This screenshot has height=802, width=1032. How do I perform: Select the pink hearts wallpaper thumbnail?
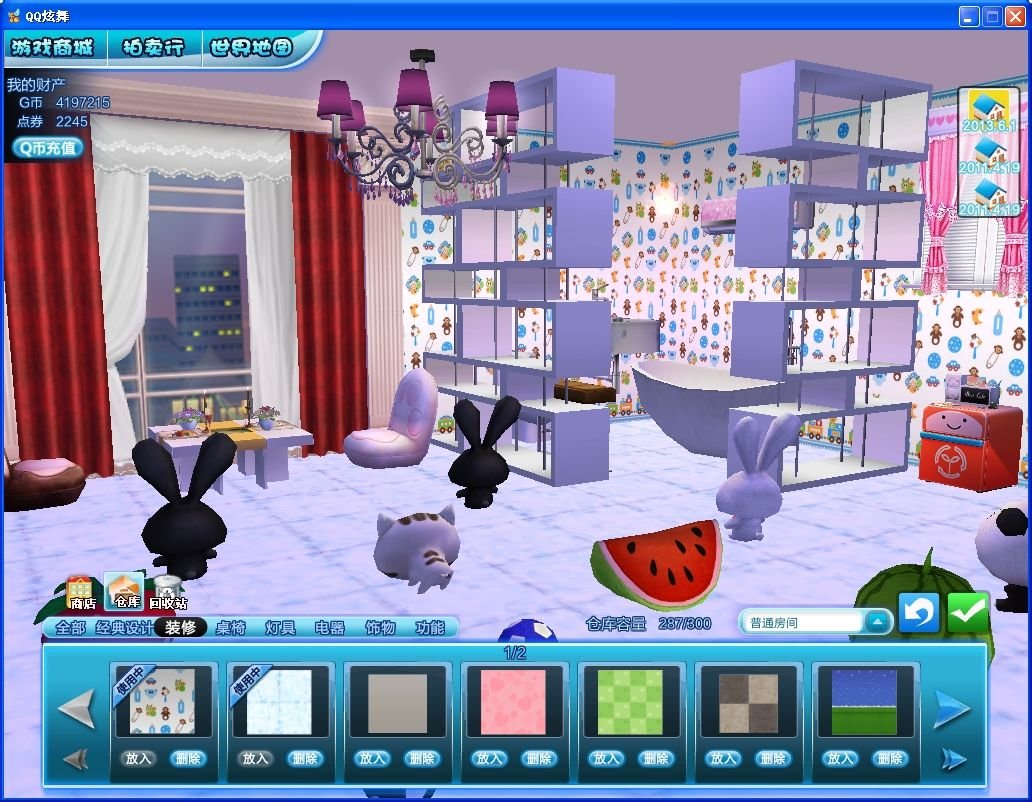point(513,702)
